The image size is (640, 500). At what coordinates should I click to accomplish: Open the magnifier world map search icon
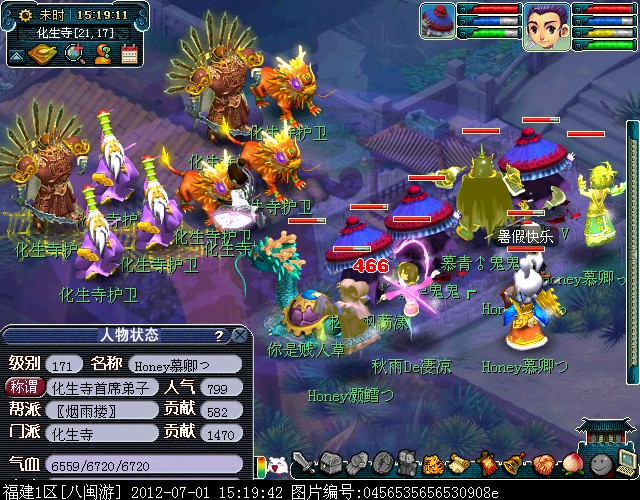click(73, 54)
